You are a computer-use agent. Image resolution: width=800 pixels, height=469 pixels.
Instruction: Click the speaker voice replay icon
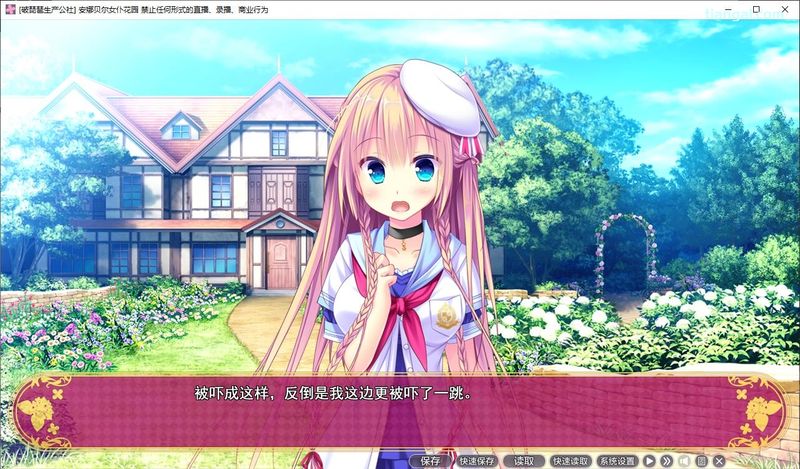pos(684,461)
